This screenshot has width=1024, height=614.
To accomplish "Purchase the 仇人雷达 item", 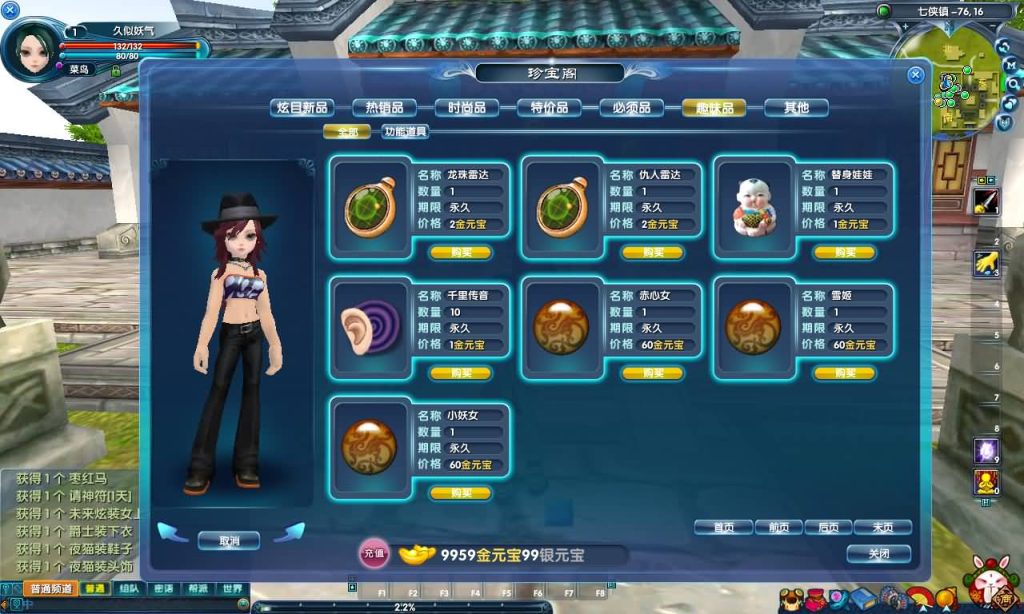I will (652, 253).
